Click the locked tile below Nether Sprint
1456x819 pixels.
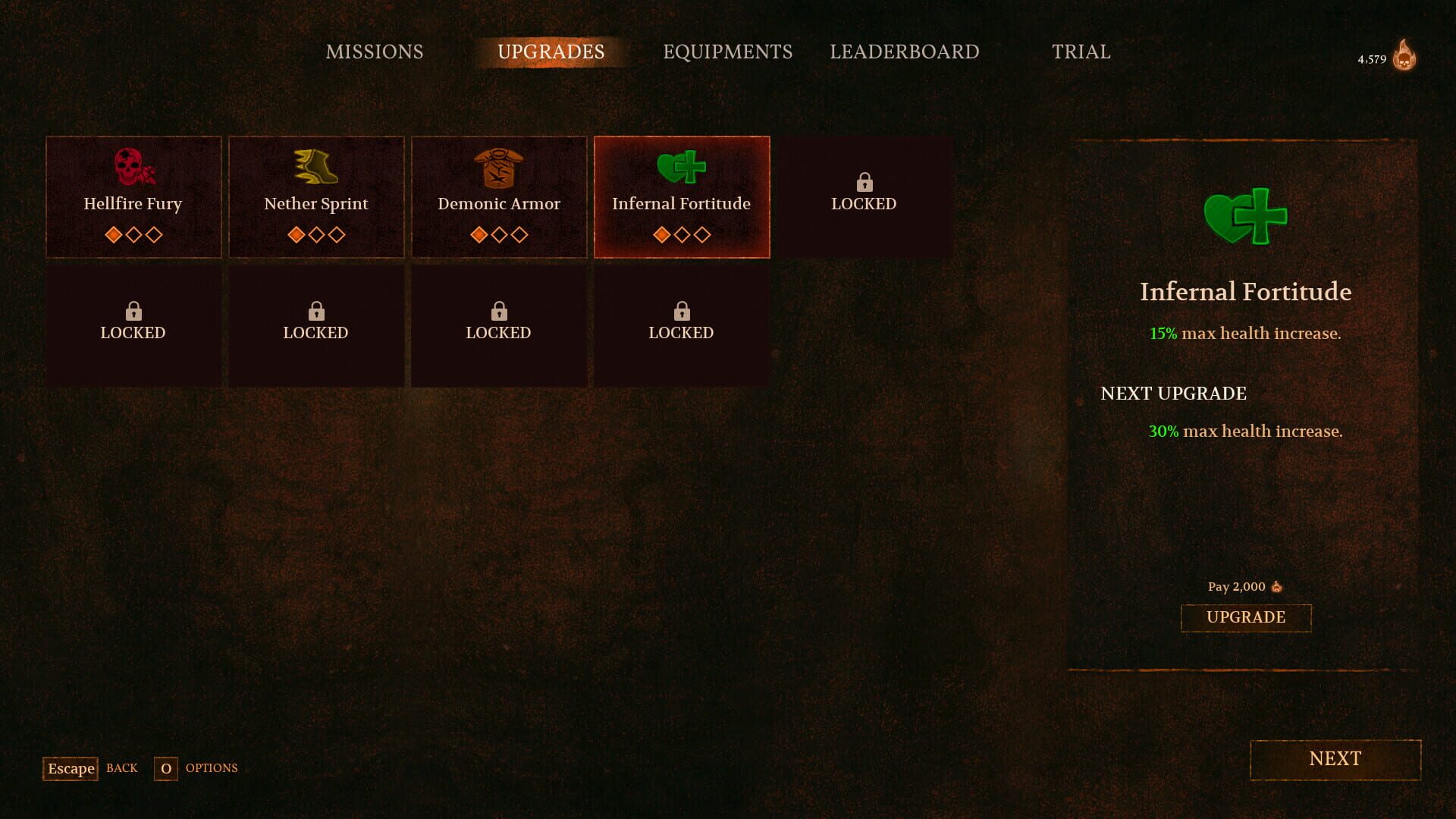[x=316, y=322]
